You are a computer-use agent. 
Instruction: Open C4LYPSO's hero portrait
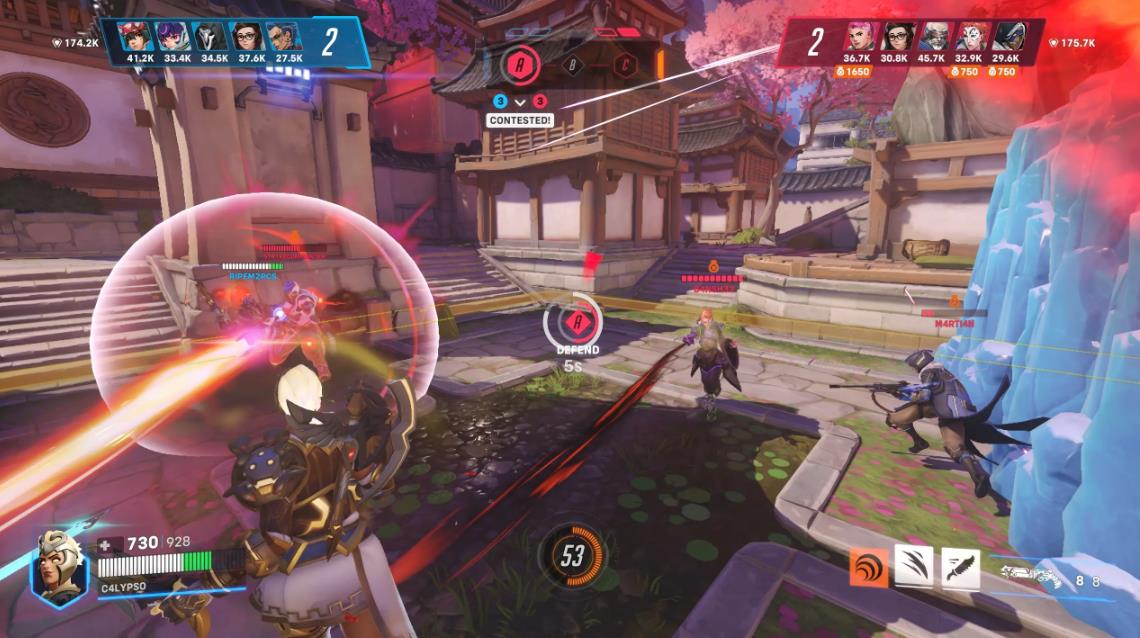[60, 567]
